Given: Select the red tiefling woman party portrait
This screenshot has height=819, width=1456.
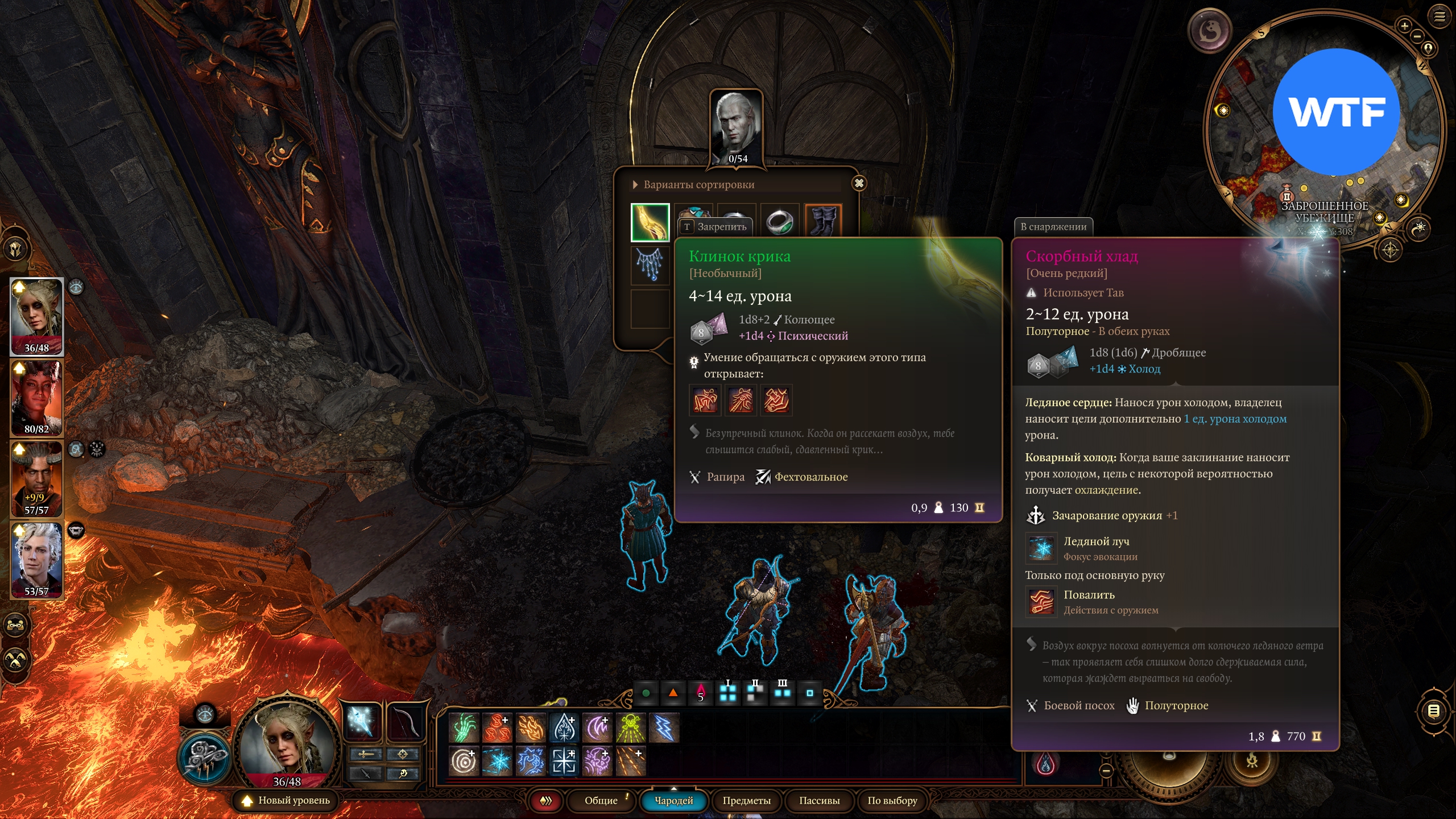Looking at the screenshot, I should 36,398.
